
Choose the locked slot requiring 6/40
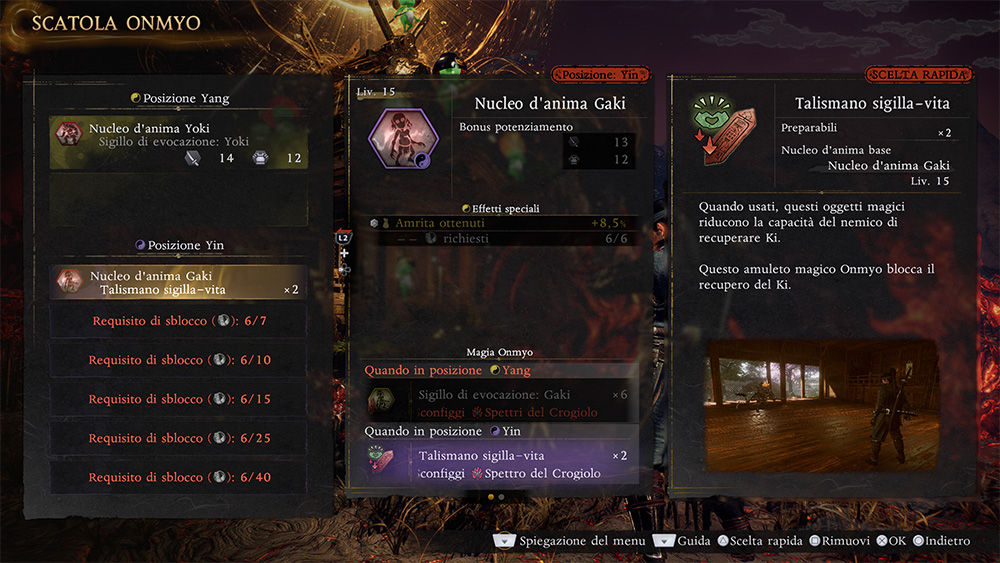178,477
